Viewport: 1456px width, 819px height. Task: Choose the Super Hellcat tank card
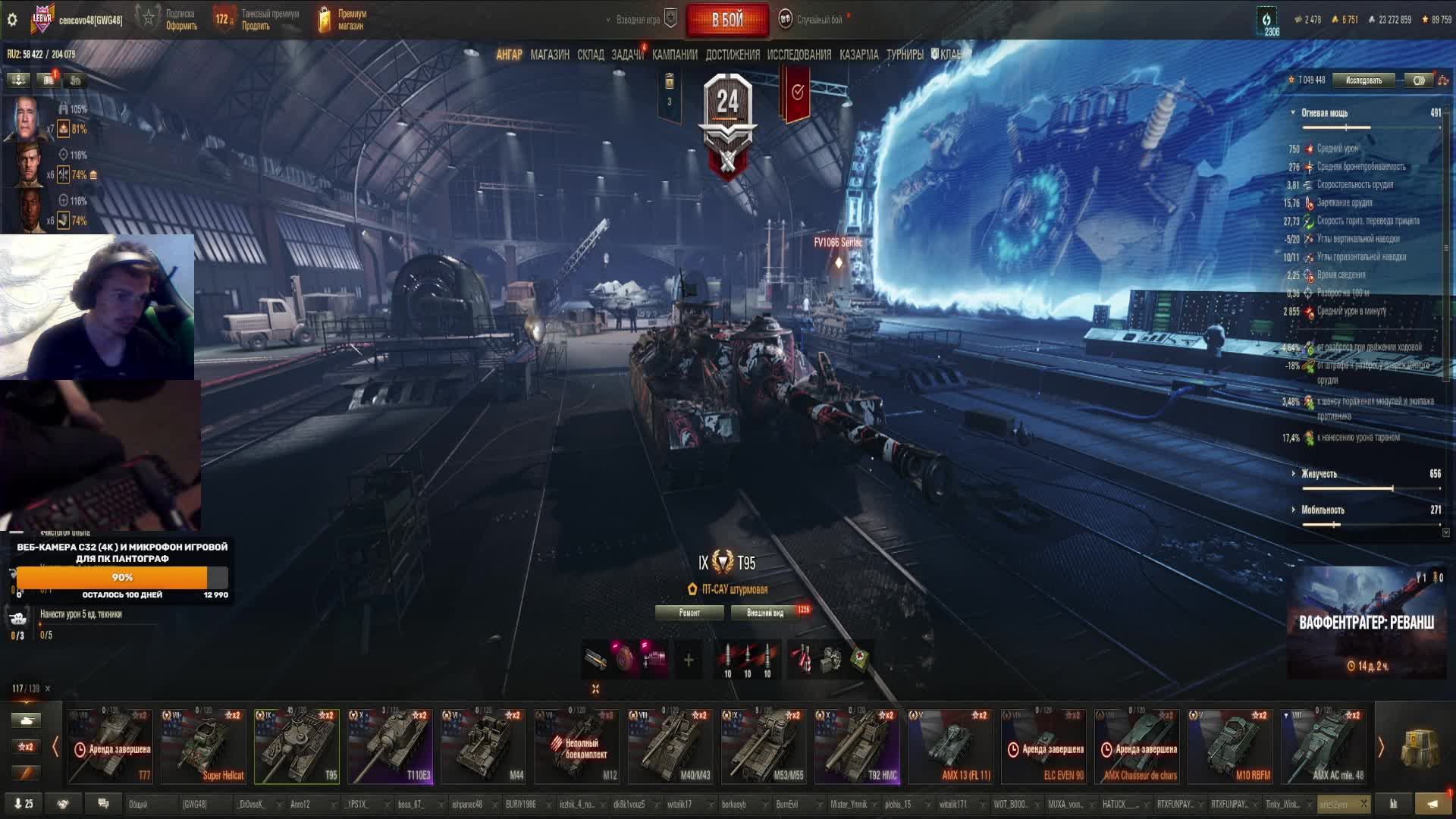coord(203,746)
